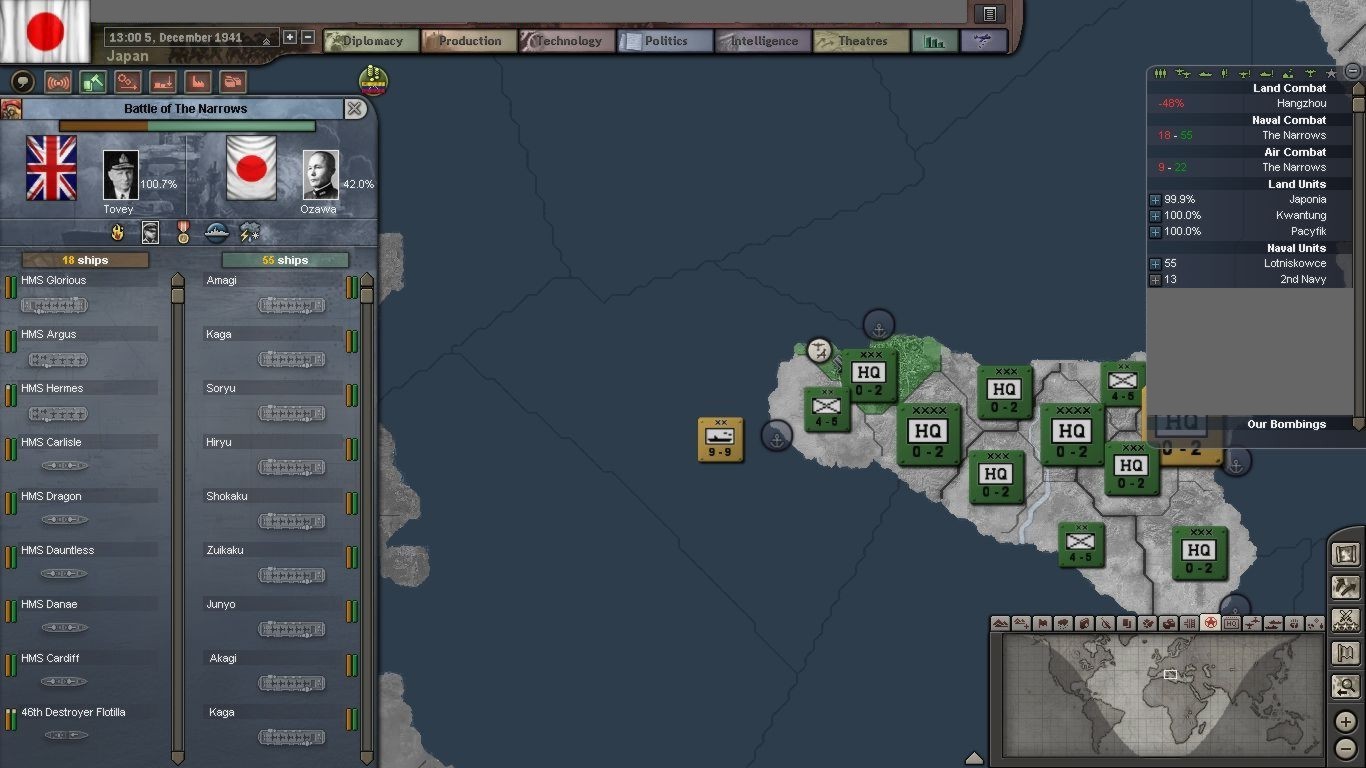Viewport: 1366px width, 768px height.
Task: Expand the Lotniskowce naval unit entry
Action: 1155,264
